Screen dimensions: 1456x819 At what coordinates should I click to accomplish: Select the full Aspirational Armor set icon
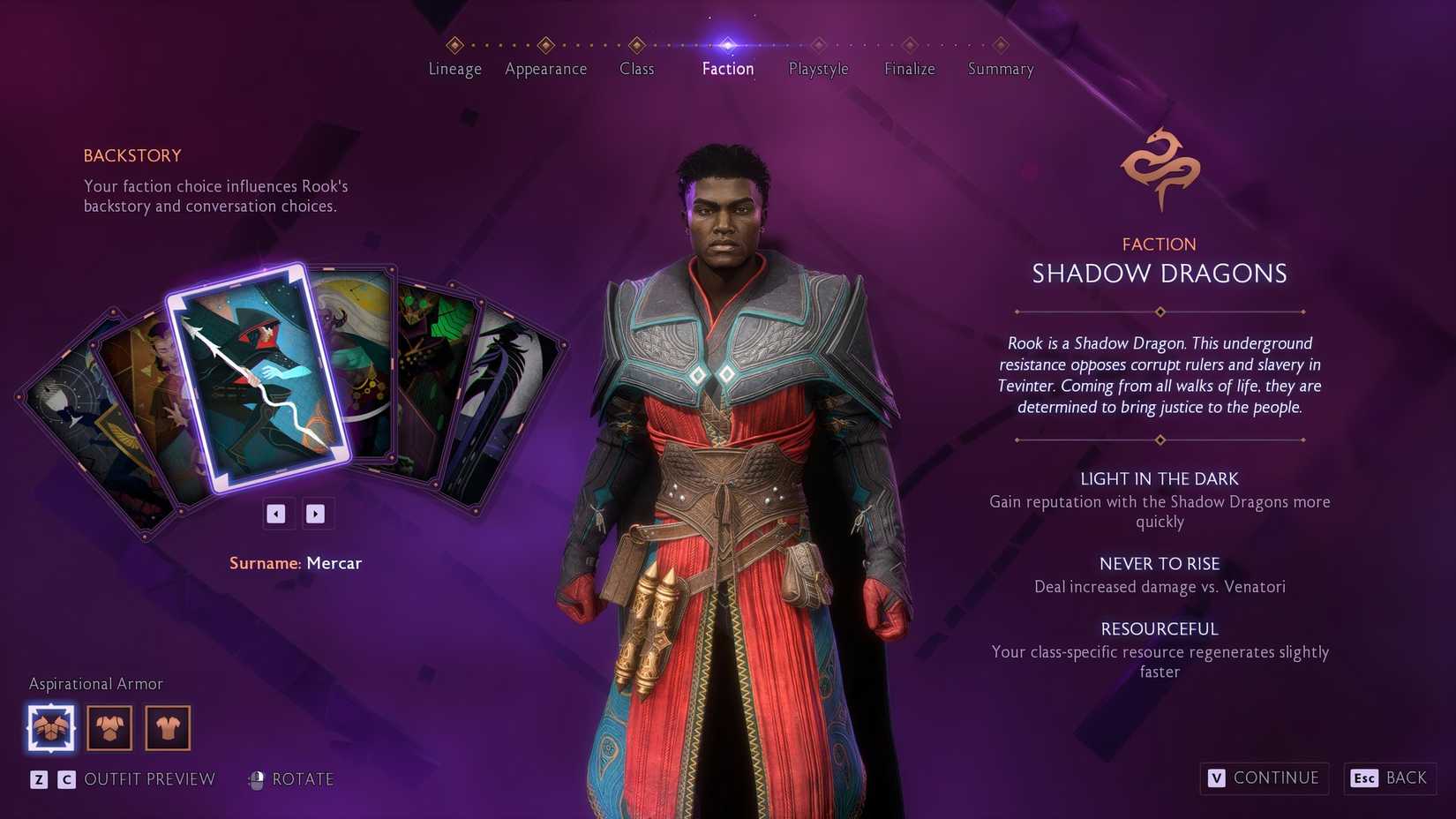(x=50, y=726)
